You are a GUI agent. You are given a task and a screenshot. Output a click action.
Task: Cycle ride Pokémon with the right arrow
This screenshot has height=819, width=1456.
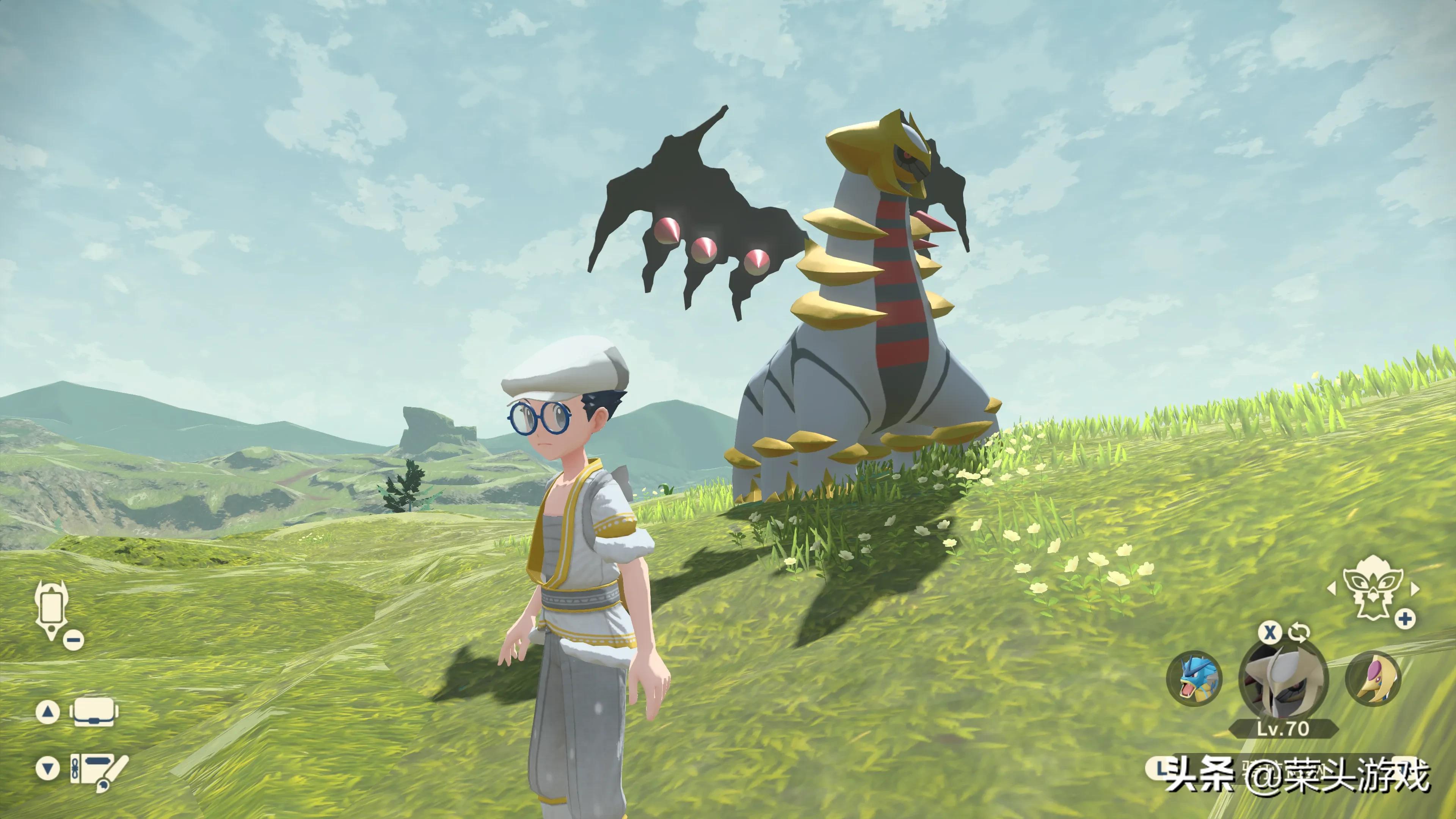(x=1415, y=588)
